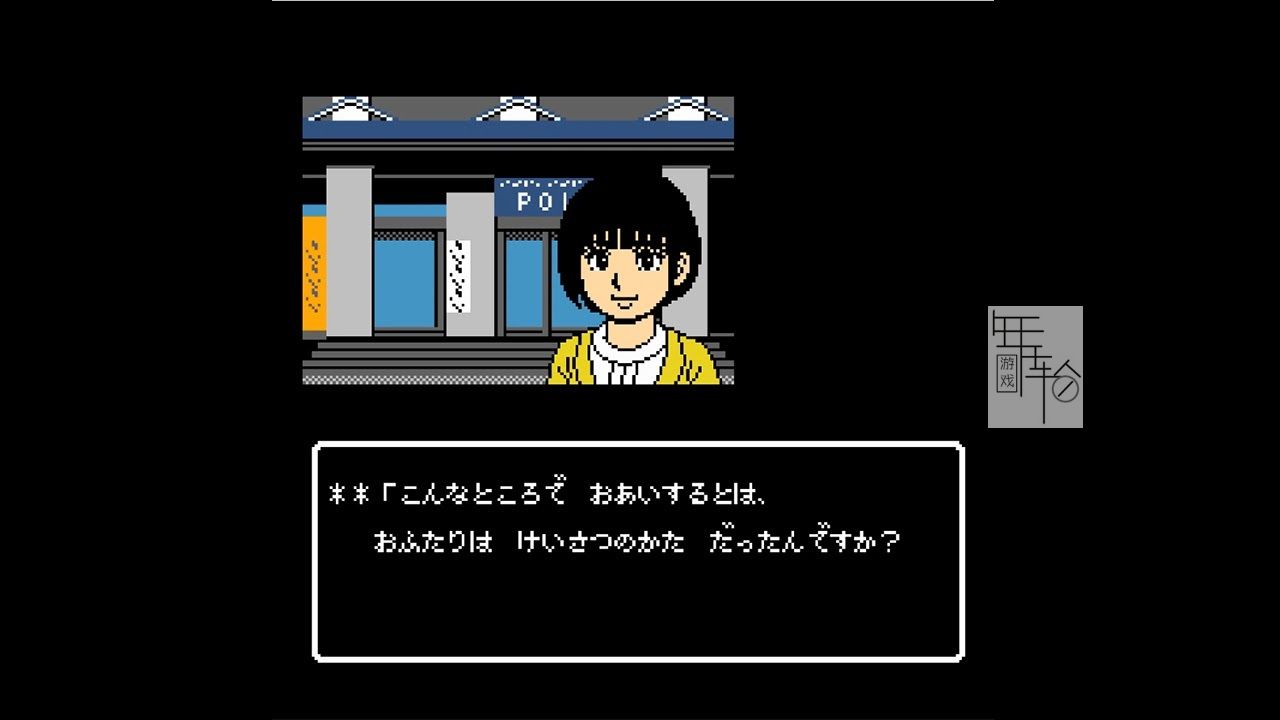Click the 游戏时光 watermark logo
1280x720 pixels.
[x=1035, y=365]
